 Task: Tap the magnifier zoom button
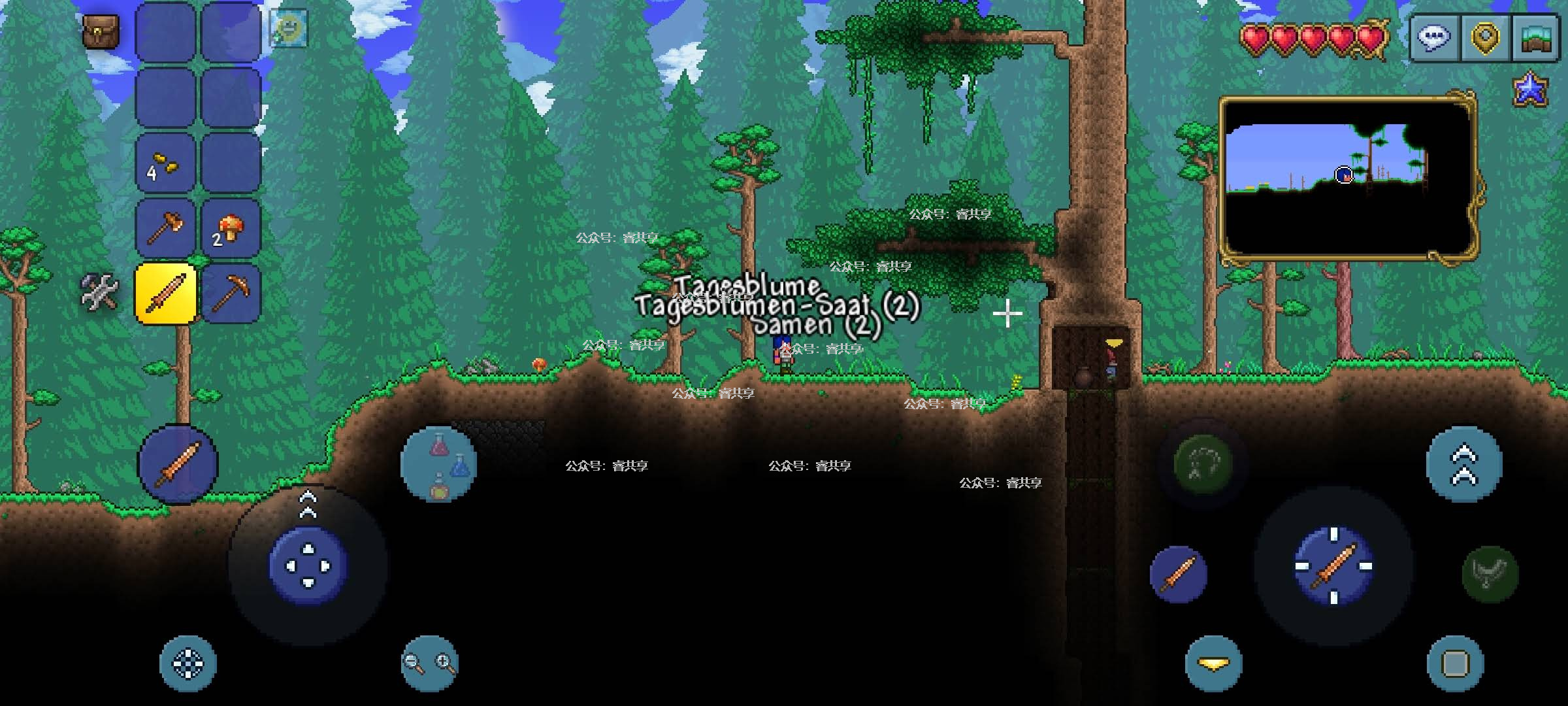pyautogui.click(x=429, y=663)
